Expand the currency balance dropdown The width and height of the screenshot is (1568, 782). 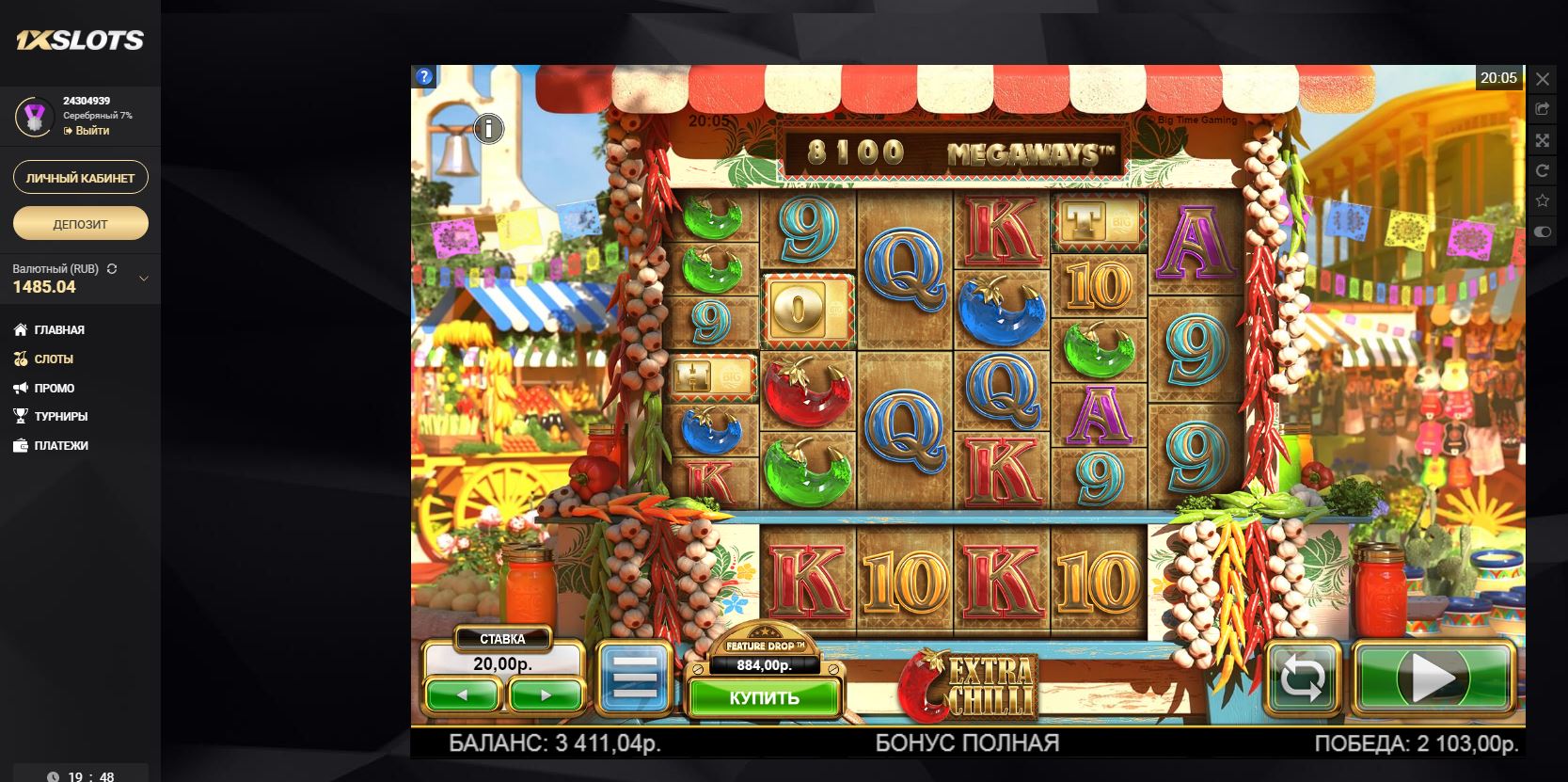pyautogui.click(x=144, y=279)
